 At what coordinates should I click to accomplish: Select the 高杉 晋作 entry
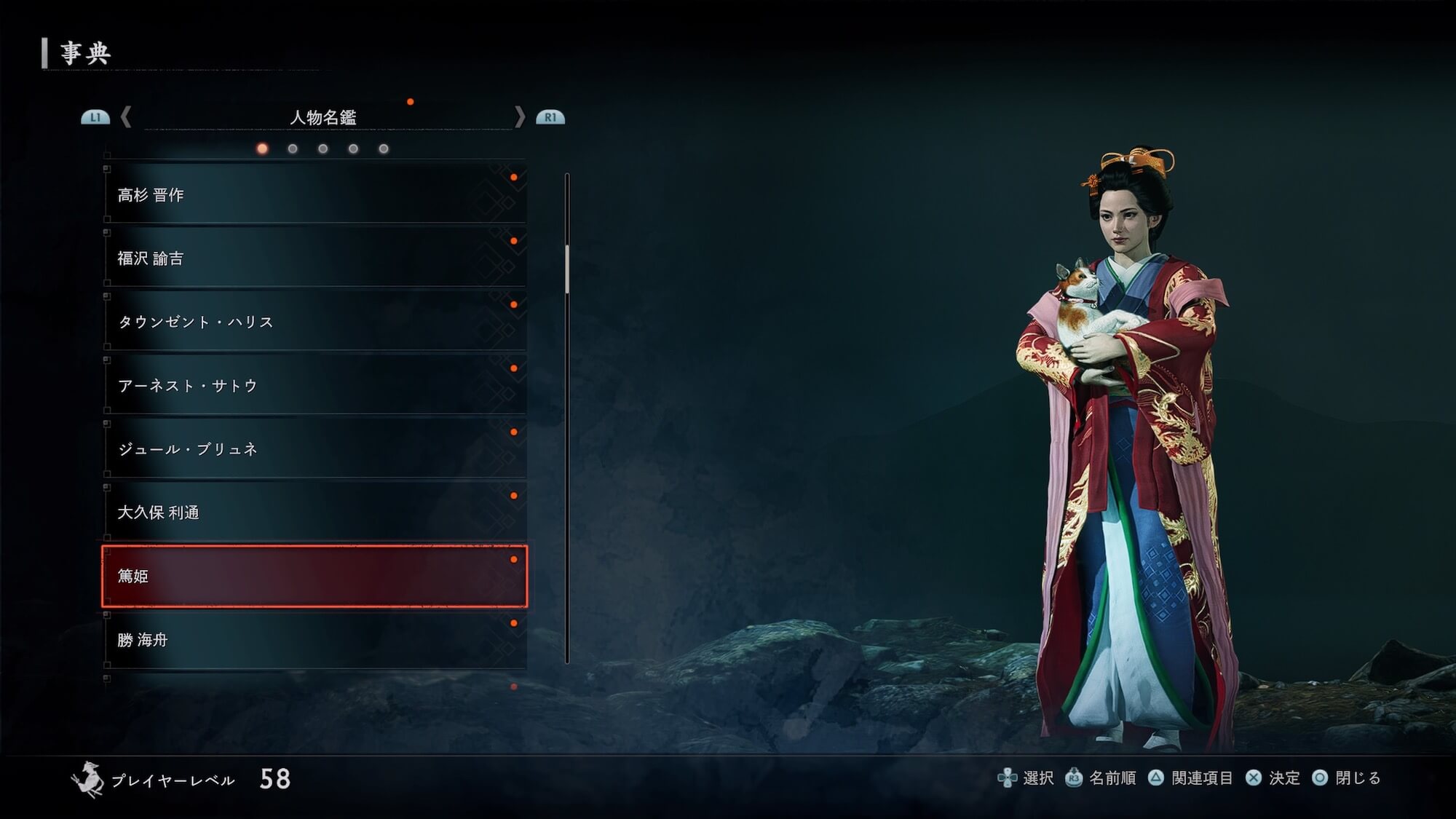coord(314,194)
